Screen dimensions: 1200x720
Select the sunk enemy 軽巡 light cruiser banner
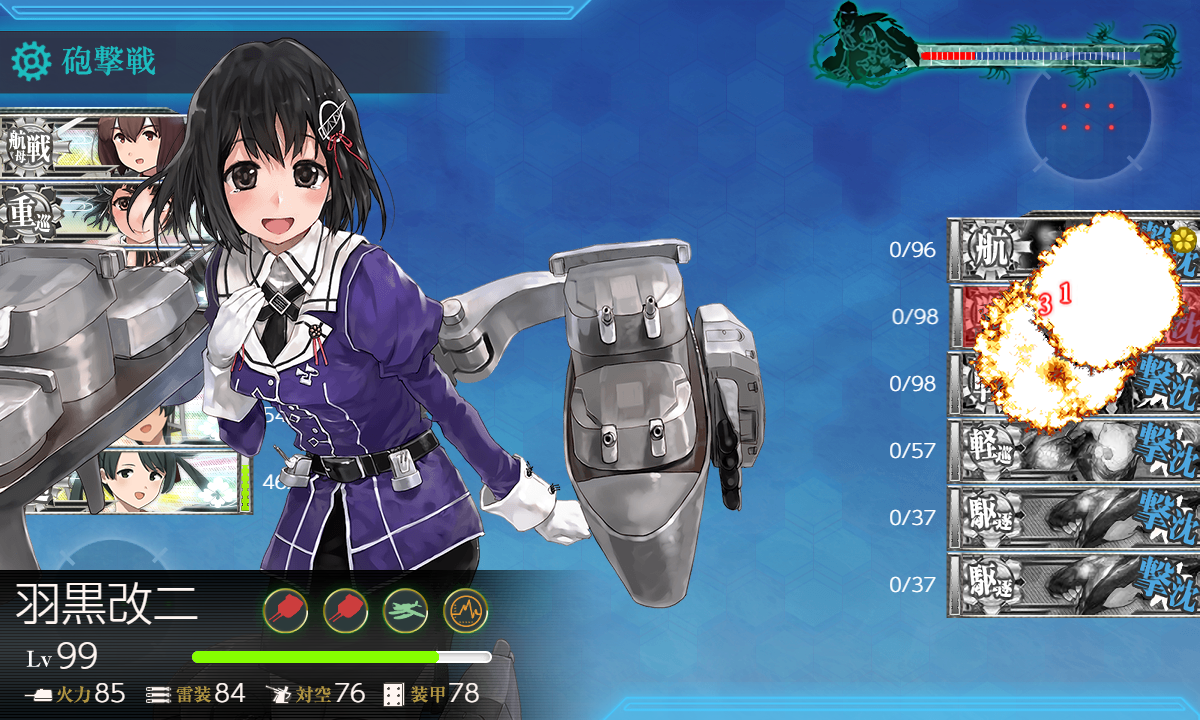(x=1070, y=450)
